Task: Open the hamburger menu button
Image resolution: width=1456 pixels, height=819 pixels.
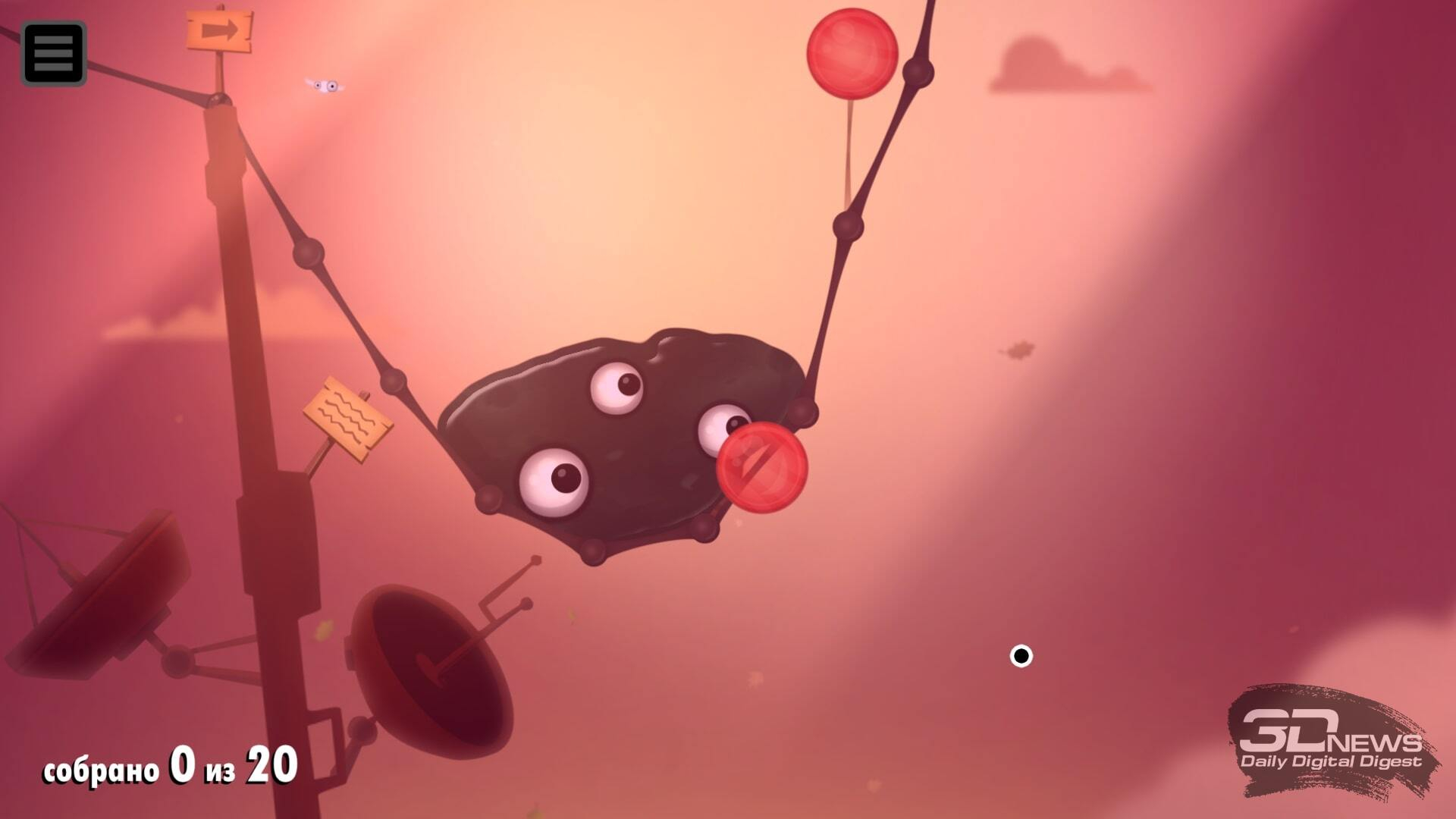Action: pyautogui.click(x=53, y=53)
